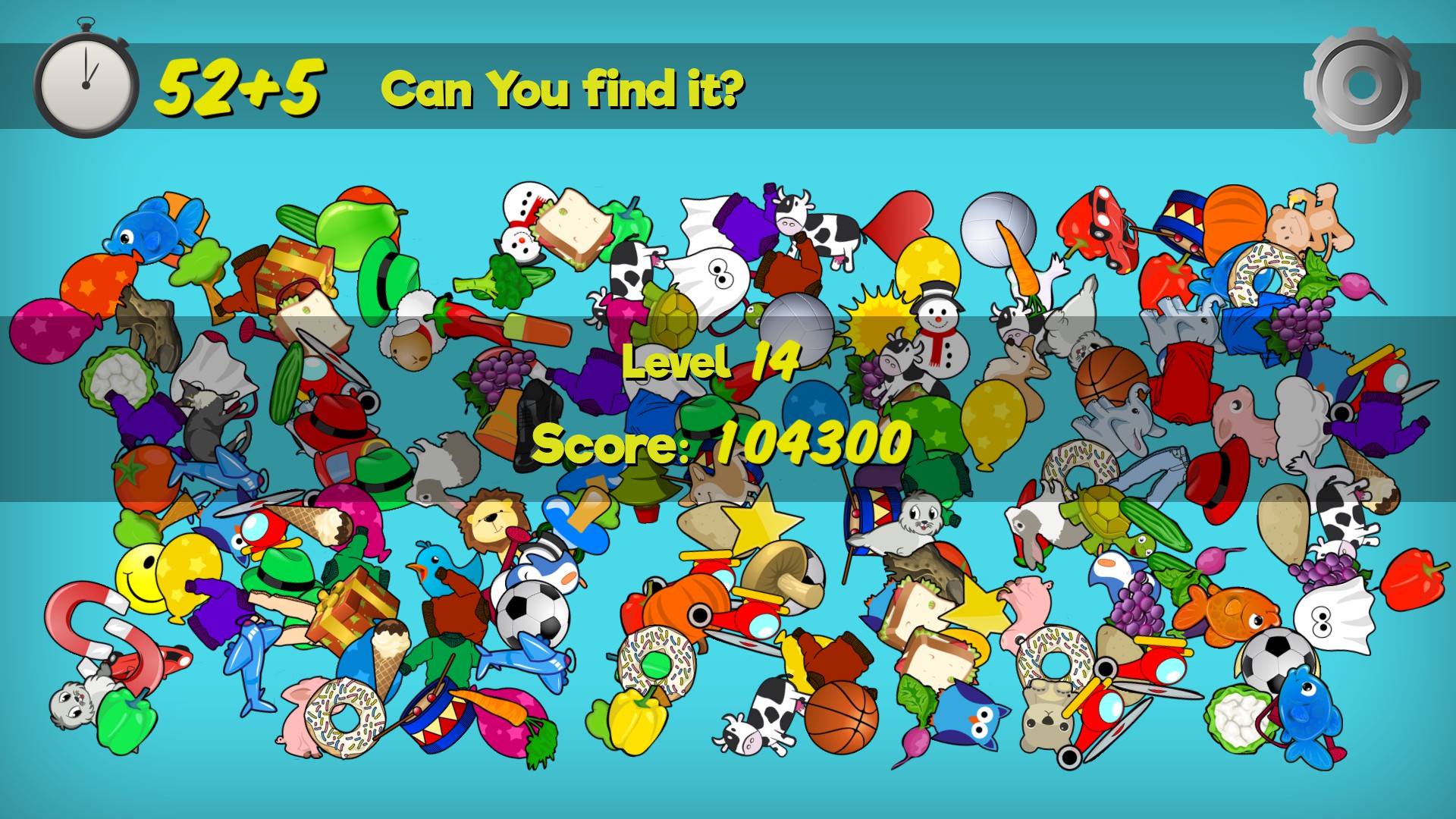This screenshot has height=819, width=1456.
Task: Click the basketball at bottom center
Action: click(x=842, y=717)
